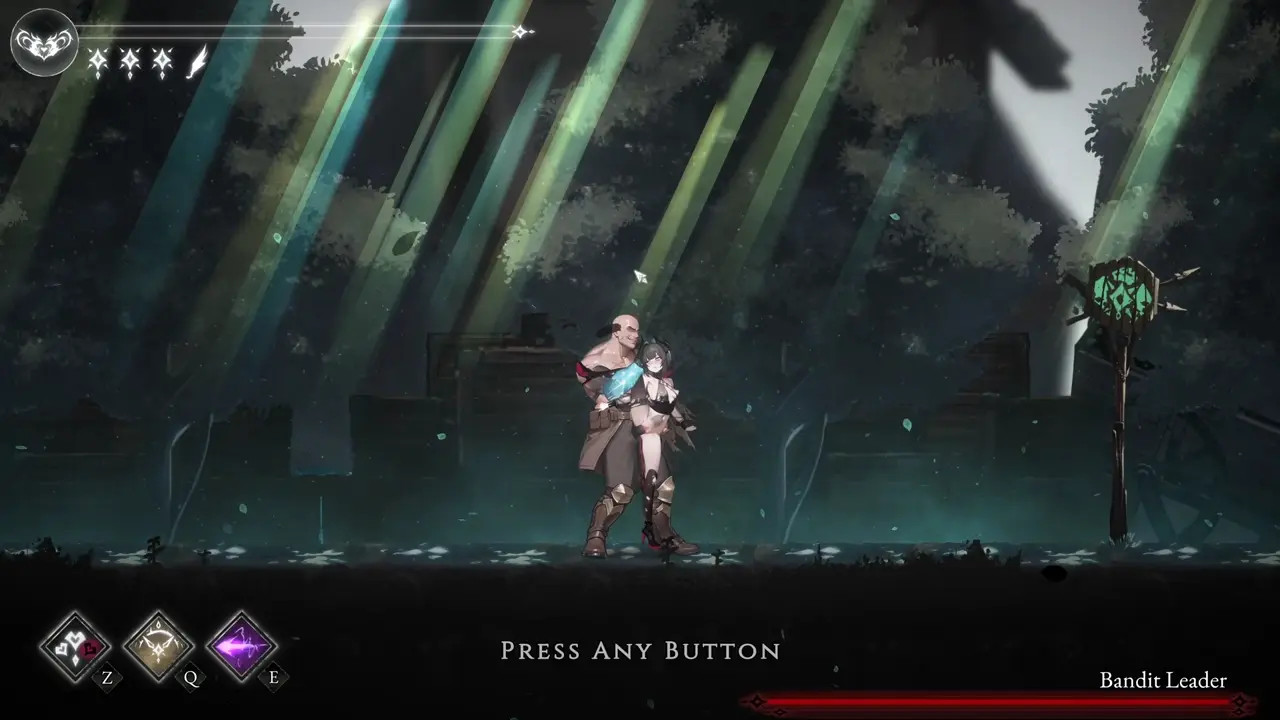Activate the white hearts ability icon
The height and width of the screenshot is (720, 1280).
(74, 646)
